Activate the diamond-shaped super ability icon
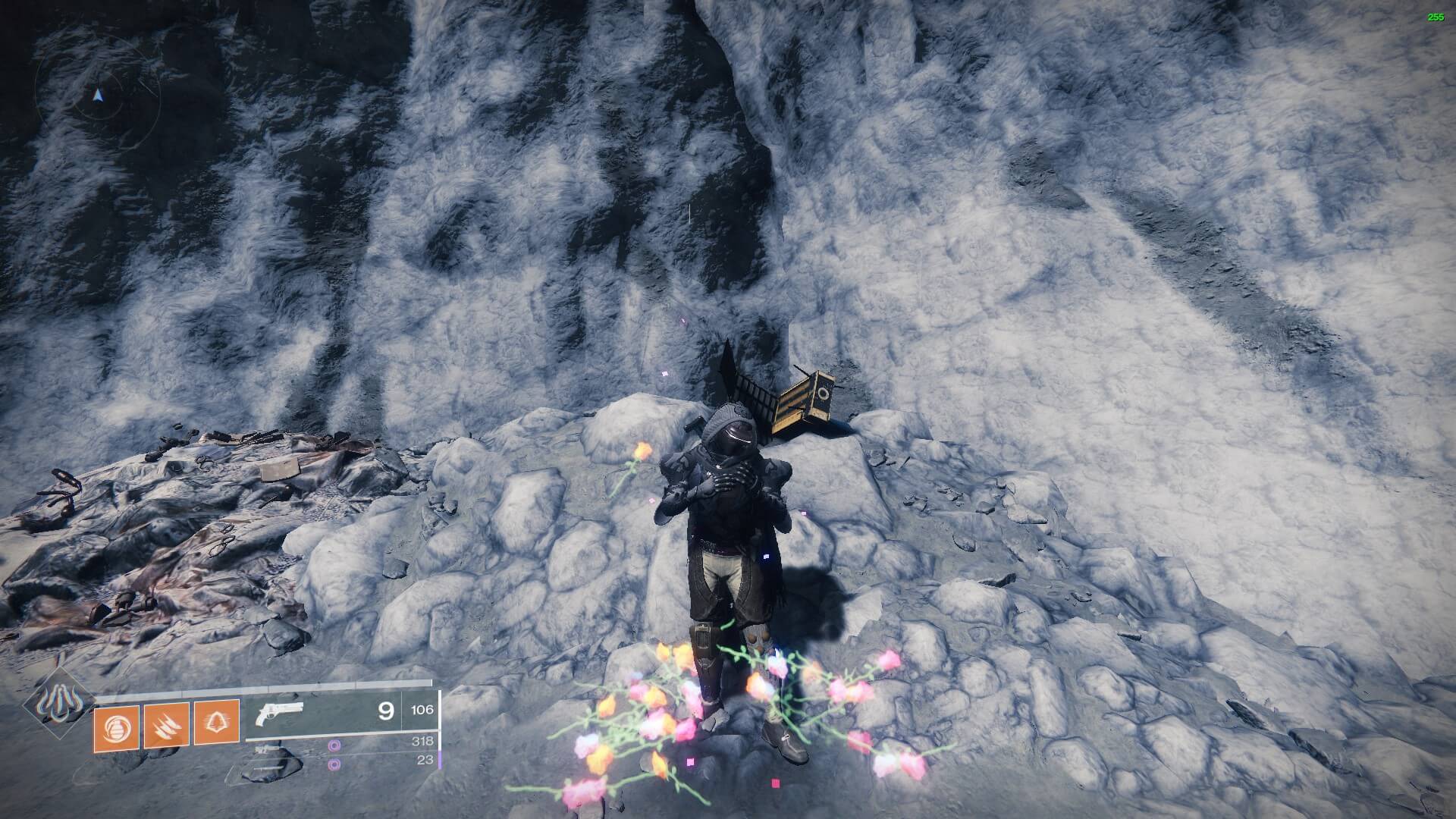This screenshot has height=819, width=1456. point(58,703)
